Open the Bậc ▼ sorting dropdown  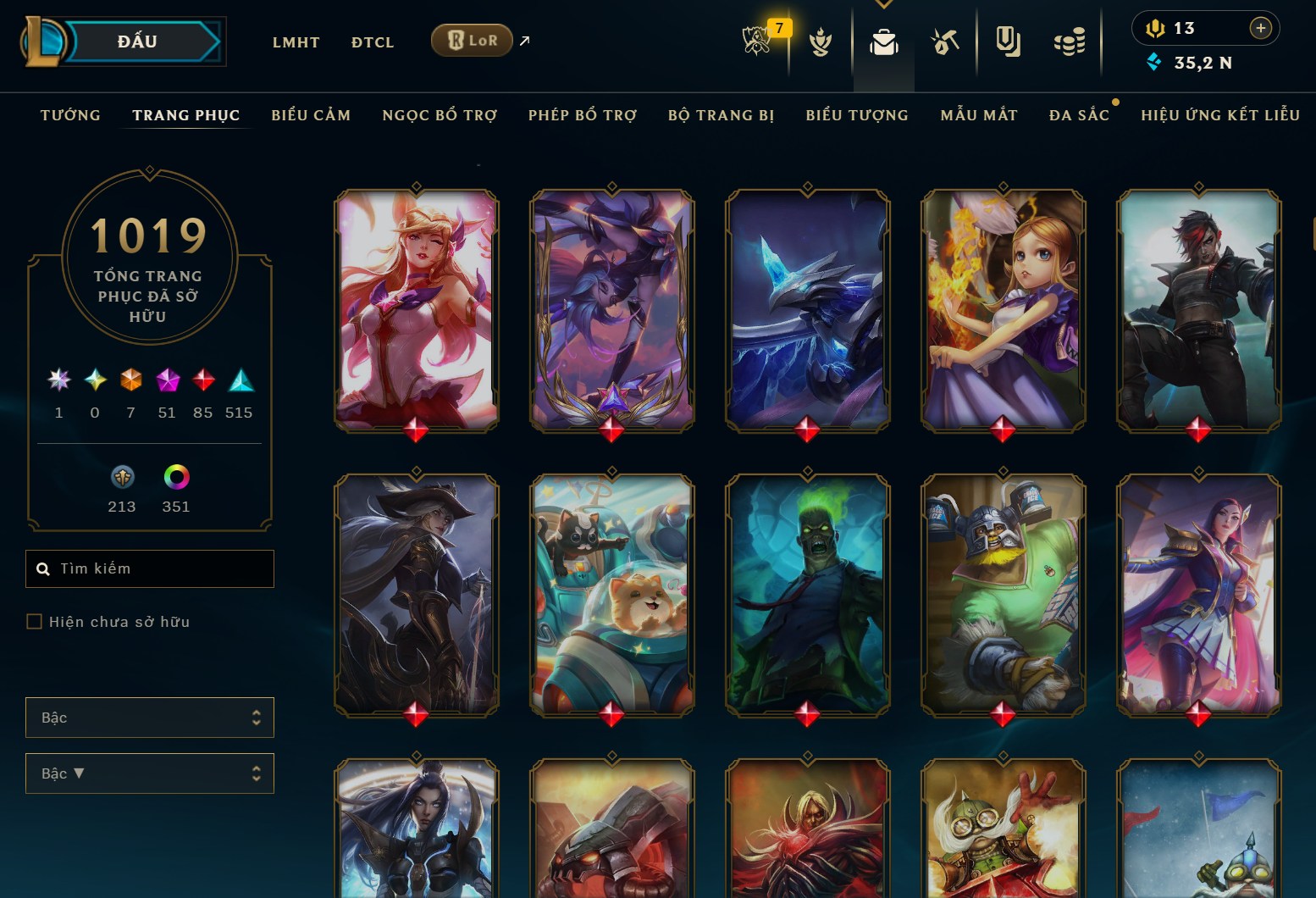(150, 773)
